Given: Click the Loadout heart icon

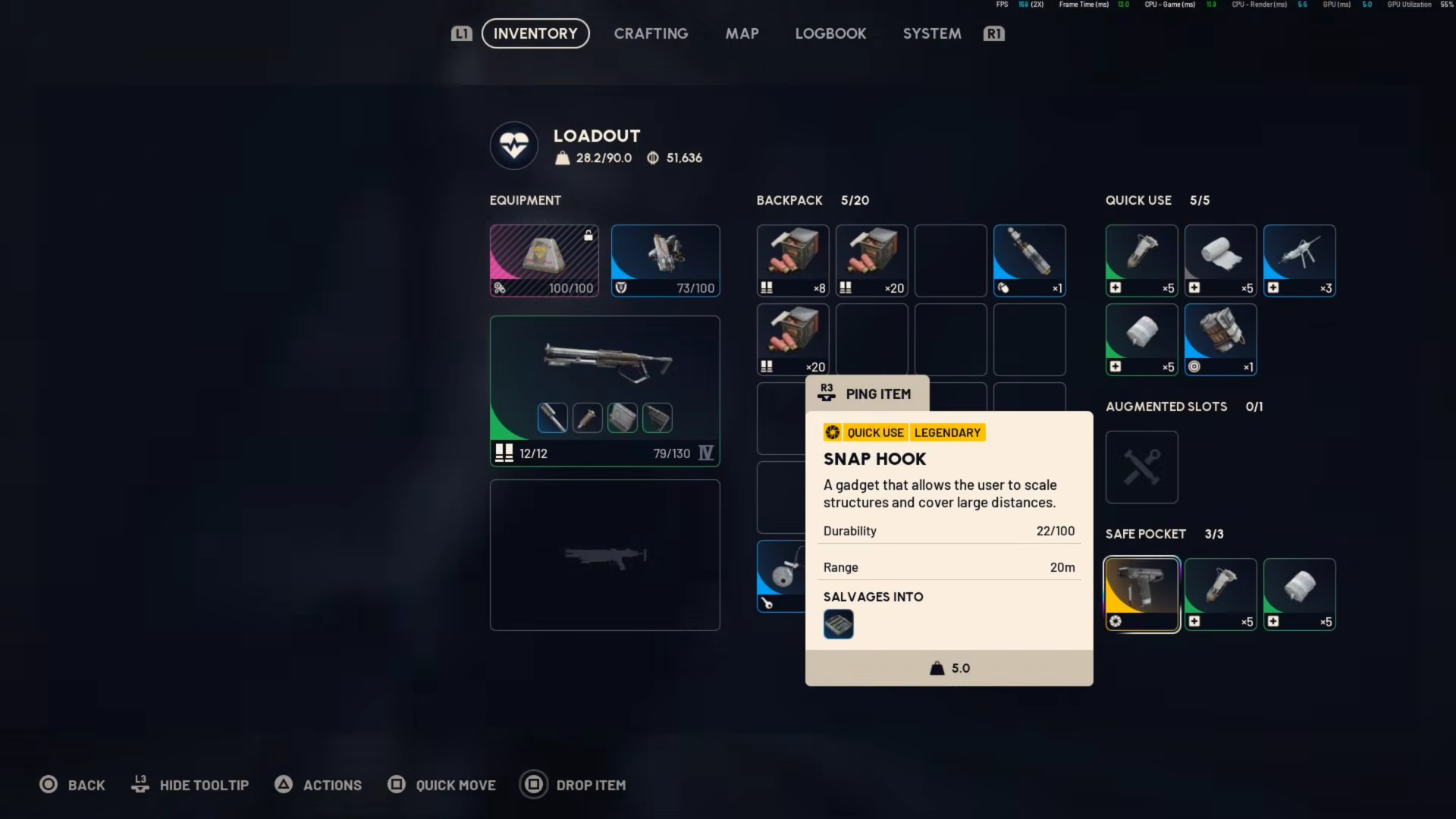Looking at the screenshot, I should pos(514,145).
